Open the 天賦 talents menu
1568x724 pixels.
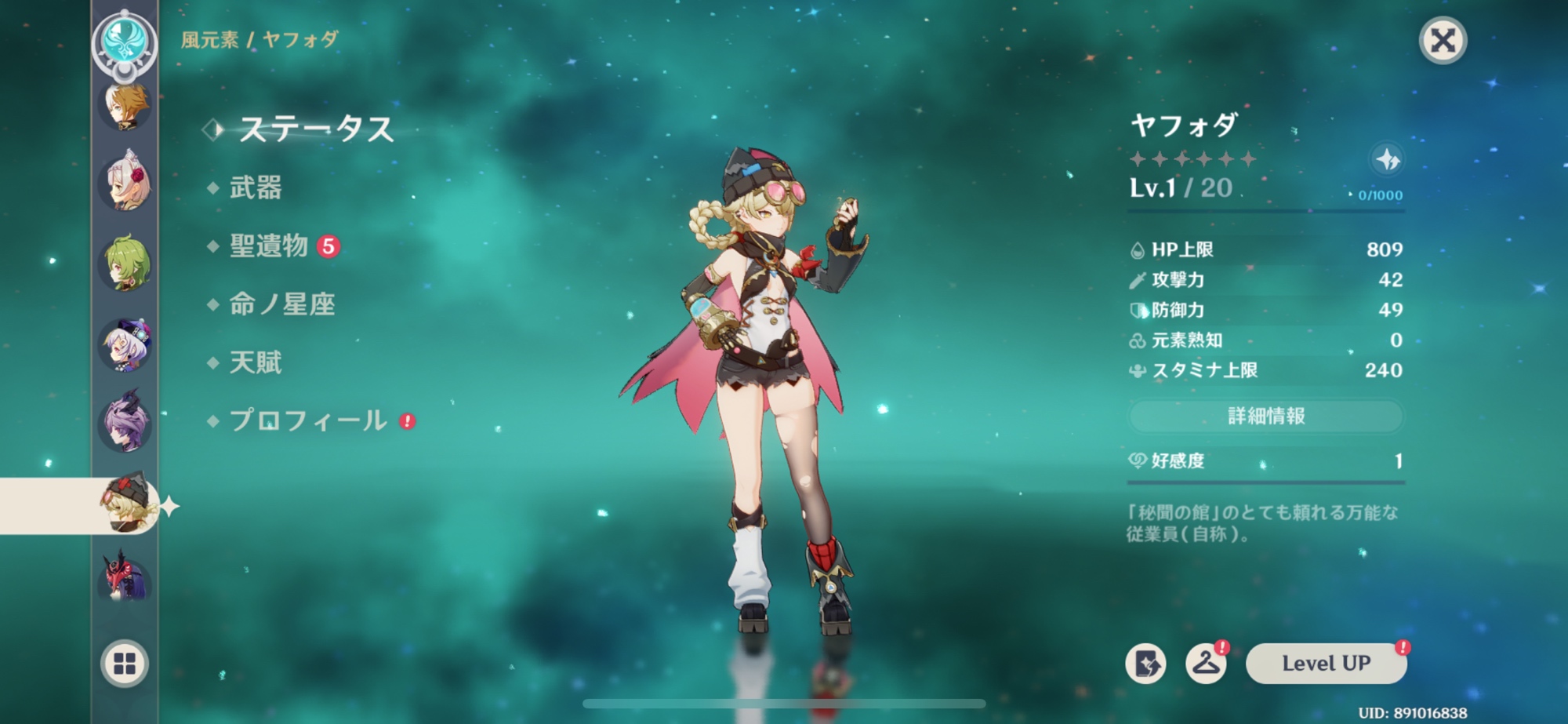coord(255,362)
